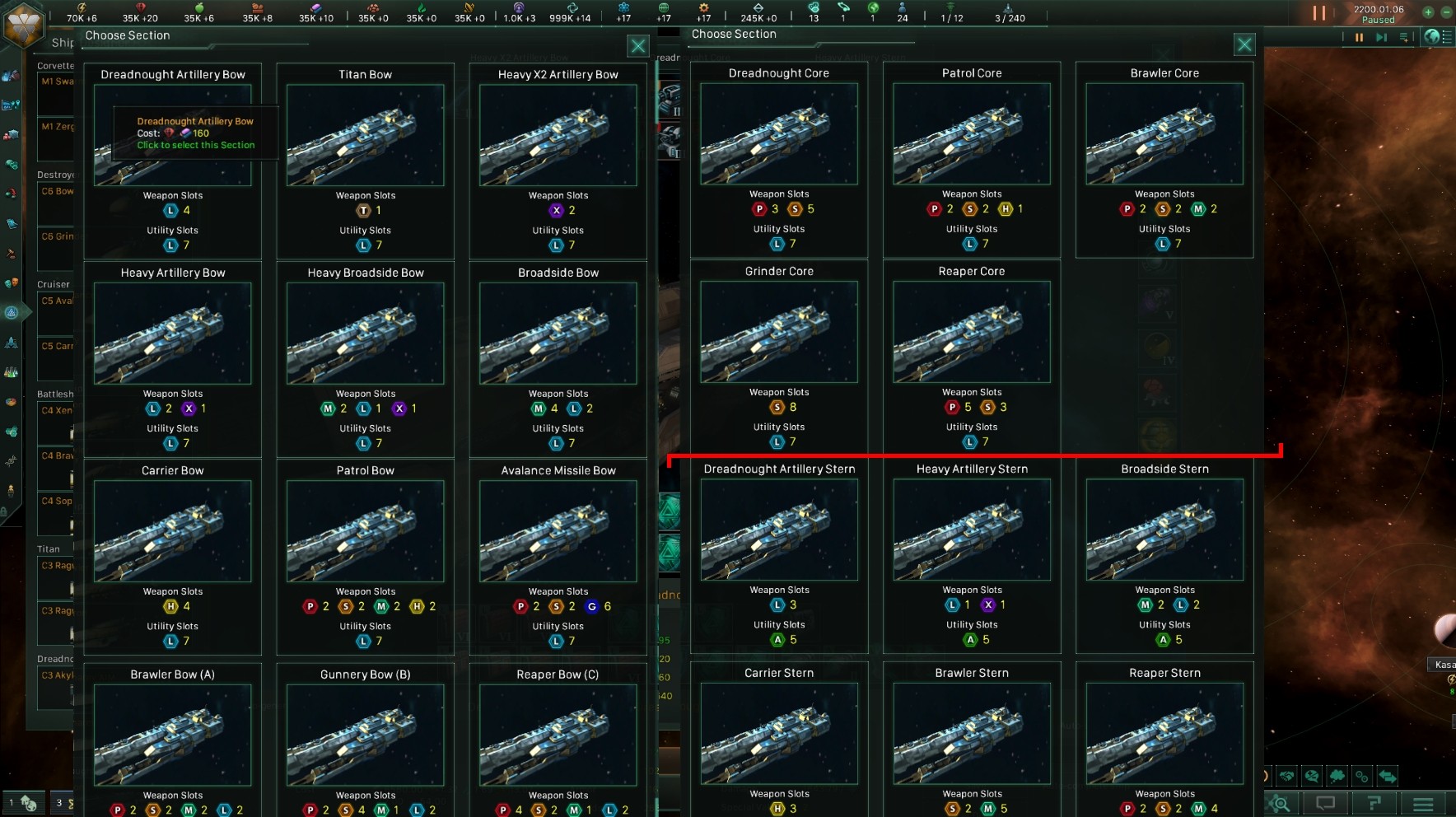Click the Choose Section panel header

pos(128,35)
